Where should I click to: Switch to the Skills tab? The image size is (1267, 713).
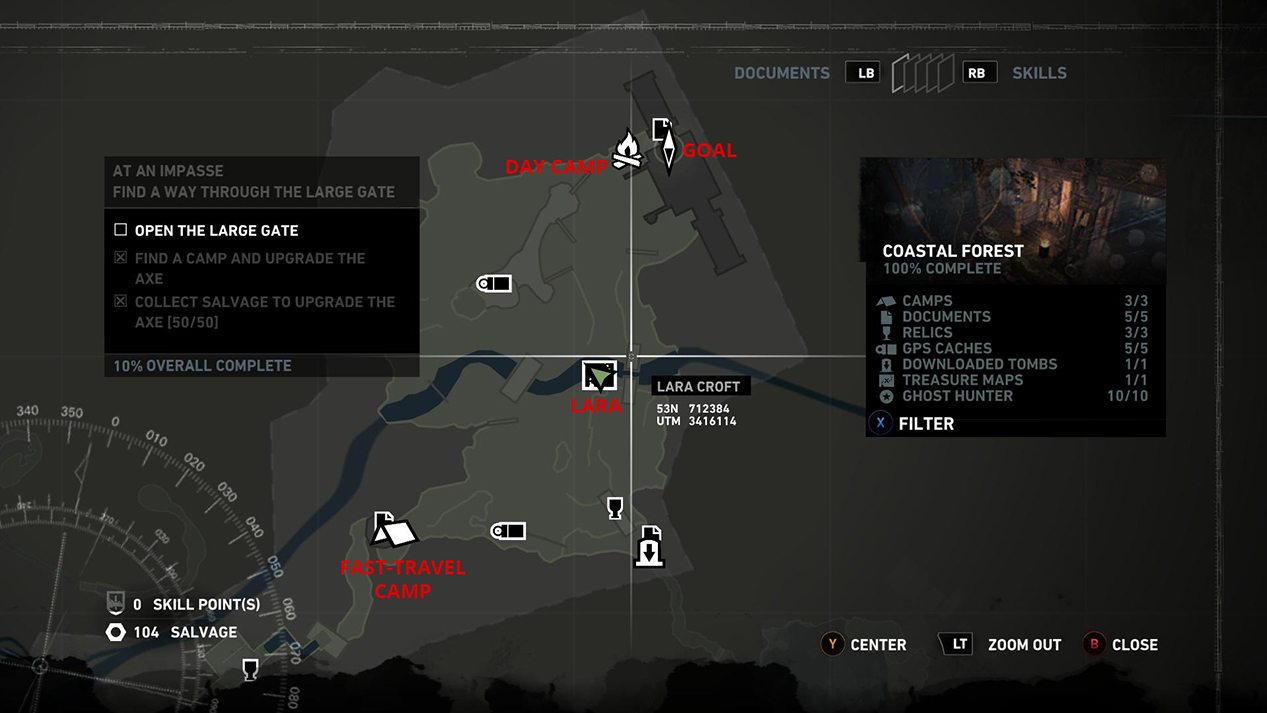(1039, 73)
